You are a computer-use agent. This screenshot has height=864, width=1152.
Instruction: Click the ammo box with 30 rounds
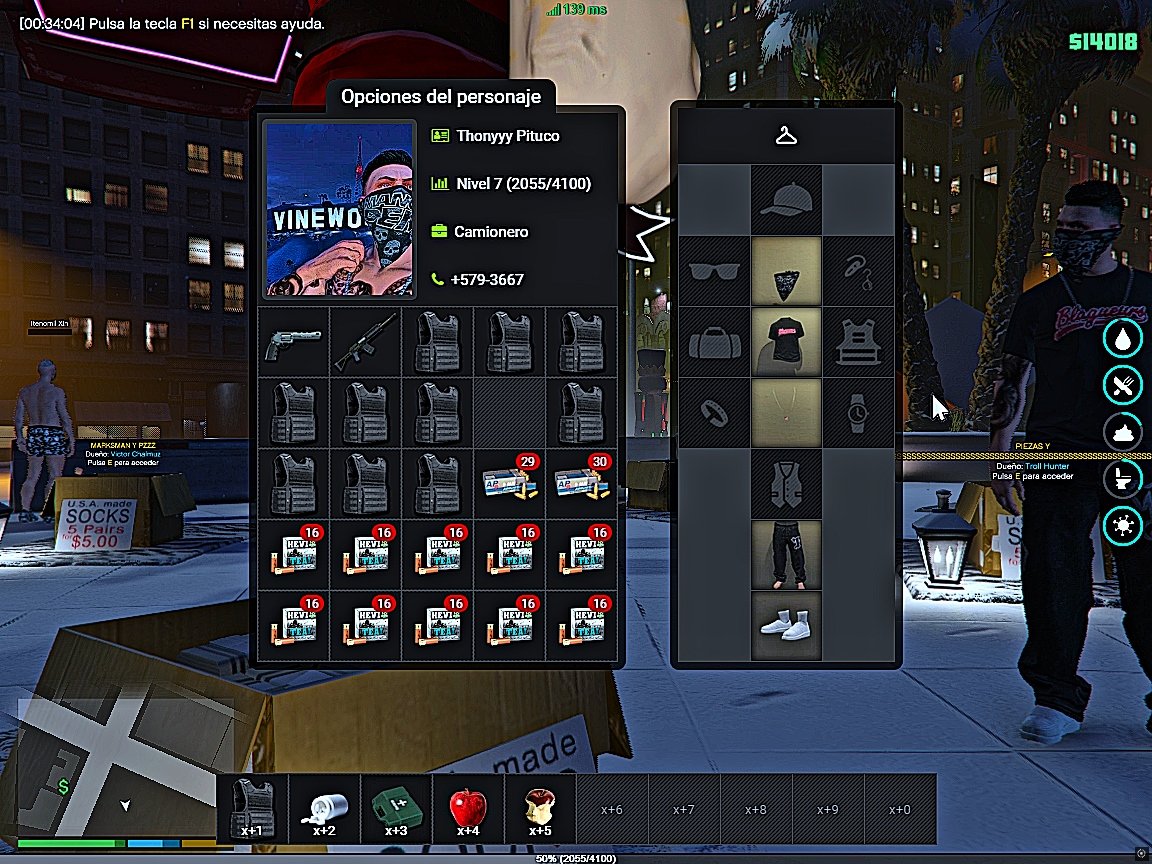coord(581,484)
